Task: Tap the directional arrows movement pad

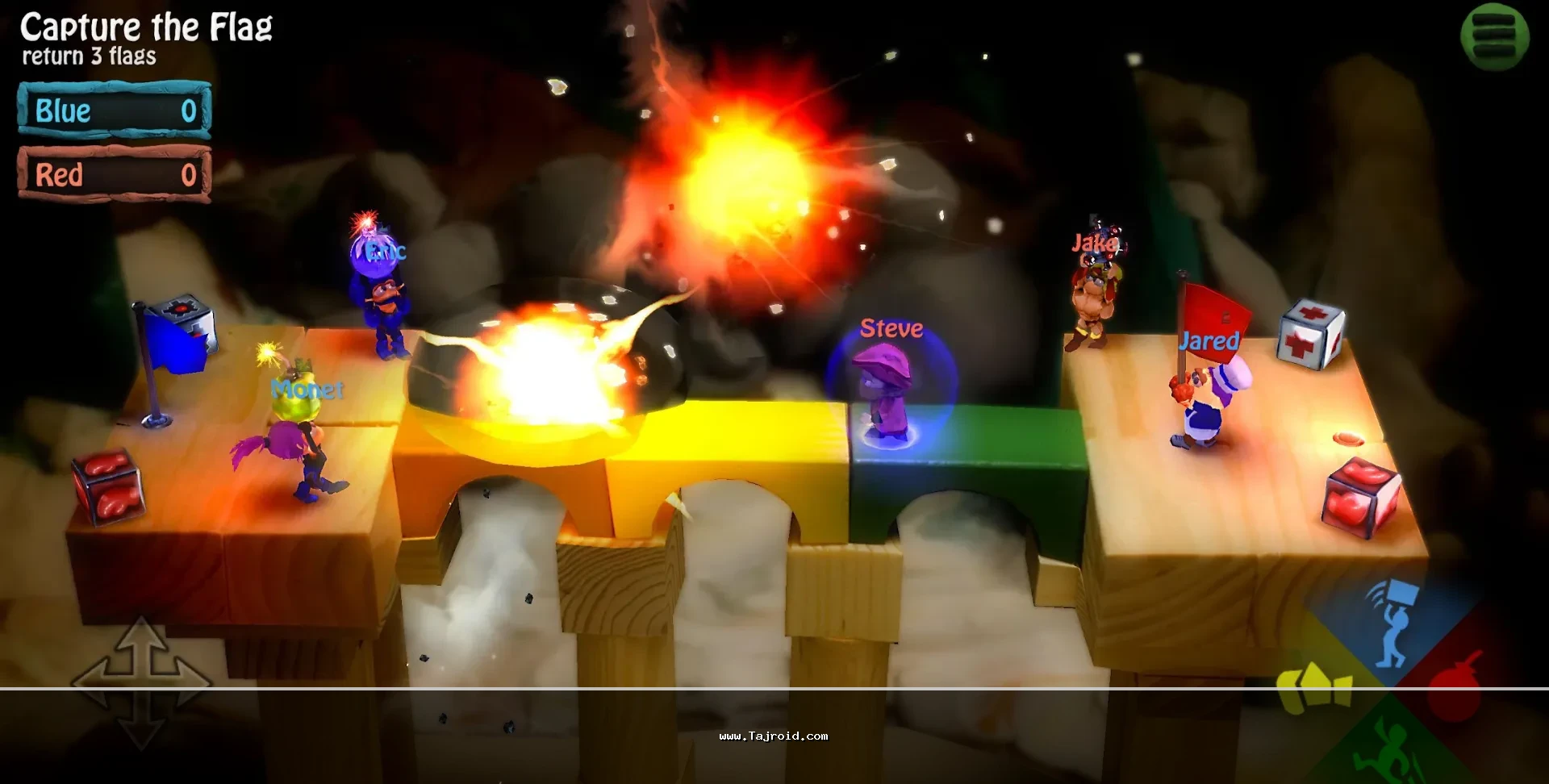Action: click(142, 682)
